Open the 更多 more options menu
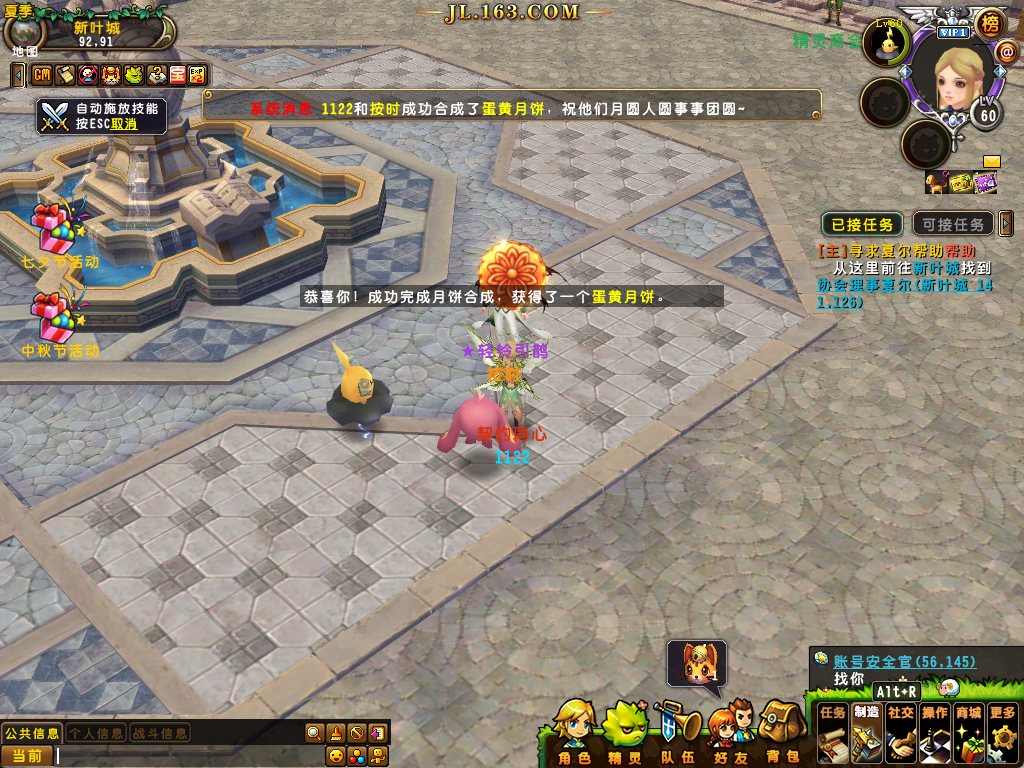This screenshot has width=1024, height=768. click(x=1003, y=734)
